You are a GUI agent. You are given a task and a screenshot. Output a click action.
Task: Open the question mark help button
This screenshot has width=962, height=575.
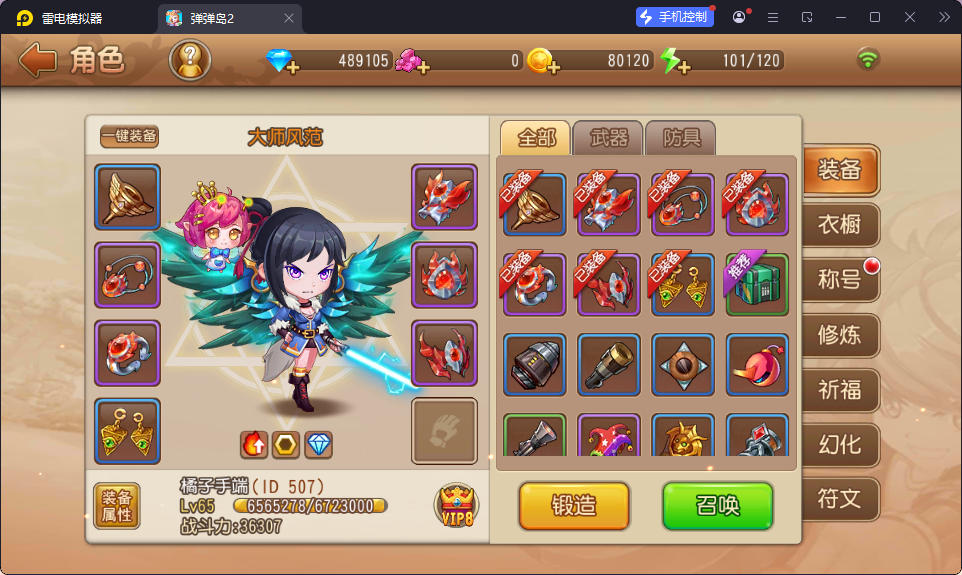point(190,60)
